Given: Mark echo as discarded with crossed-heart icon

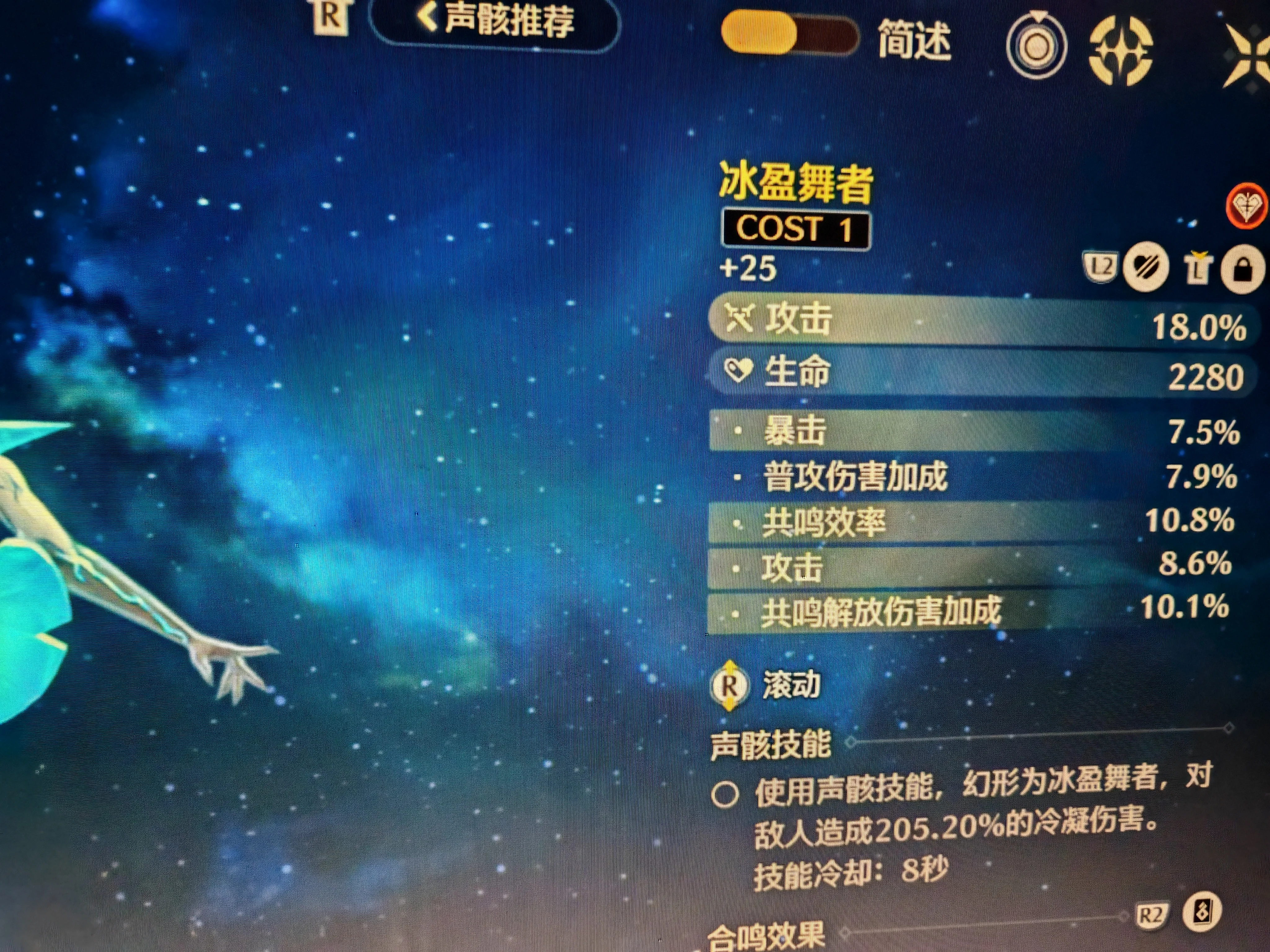Looking at the screenshot, I should (1145, 267).
